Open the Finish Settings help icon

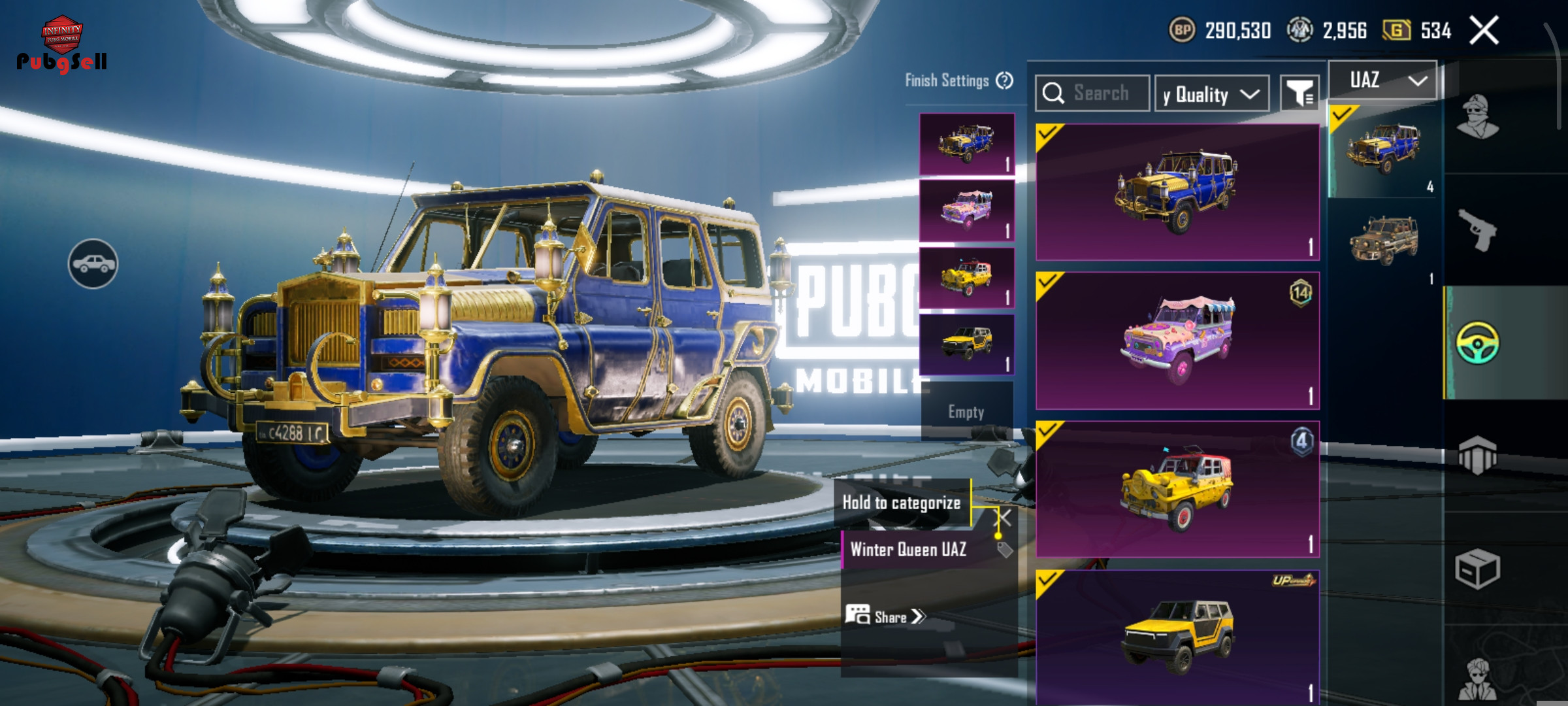coord(1004,81)
